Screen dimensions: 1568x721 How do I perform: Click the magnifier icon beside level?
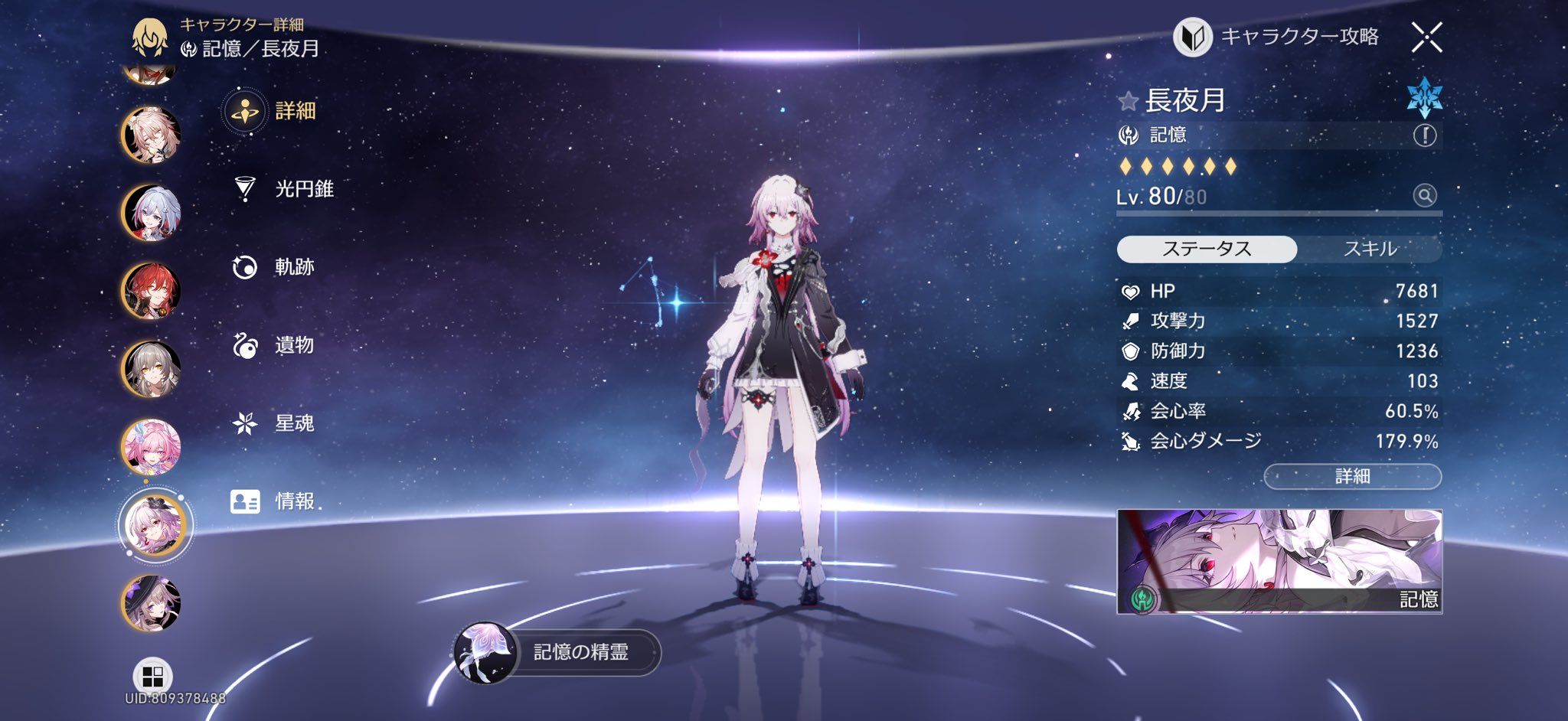point(1424,196)
